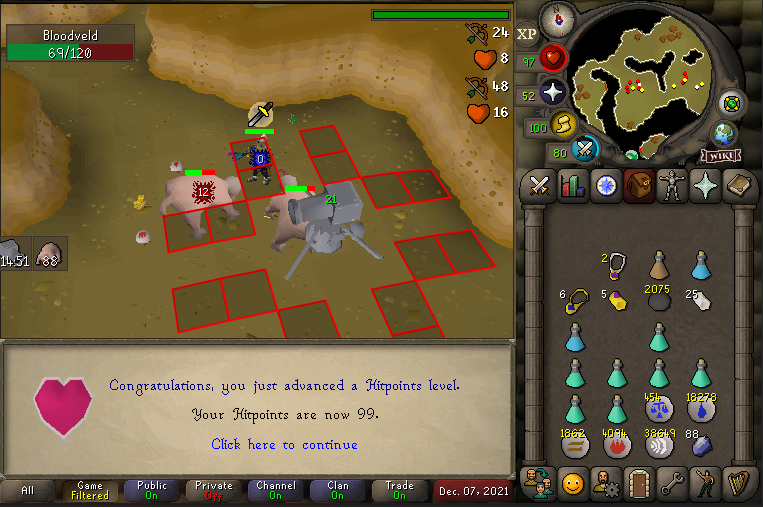Show the Worn Equipment tab
Screen dimensions: 763x508
pyautogui.click(x=673, y=186)
